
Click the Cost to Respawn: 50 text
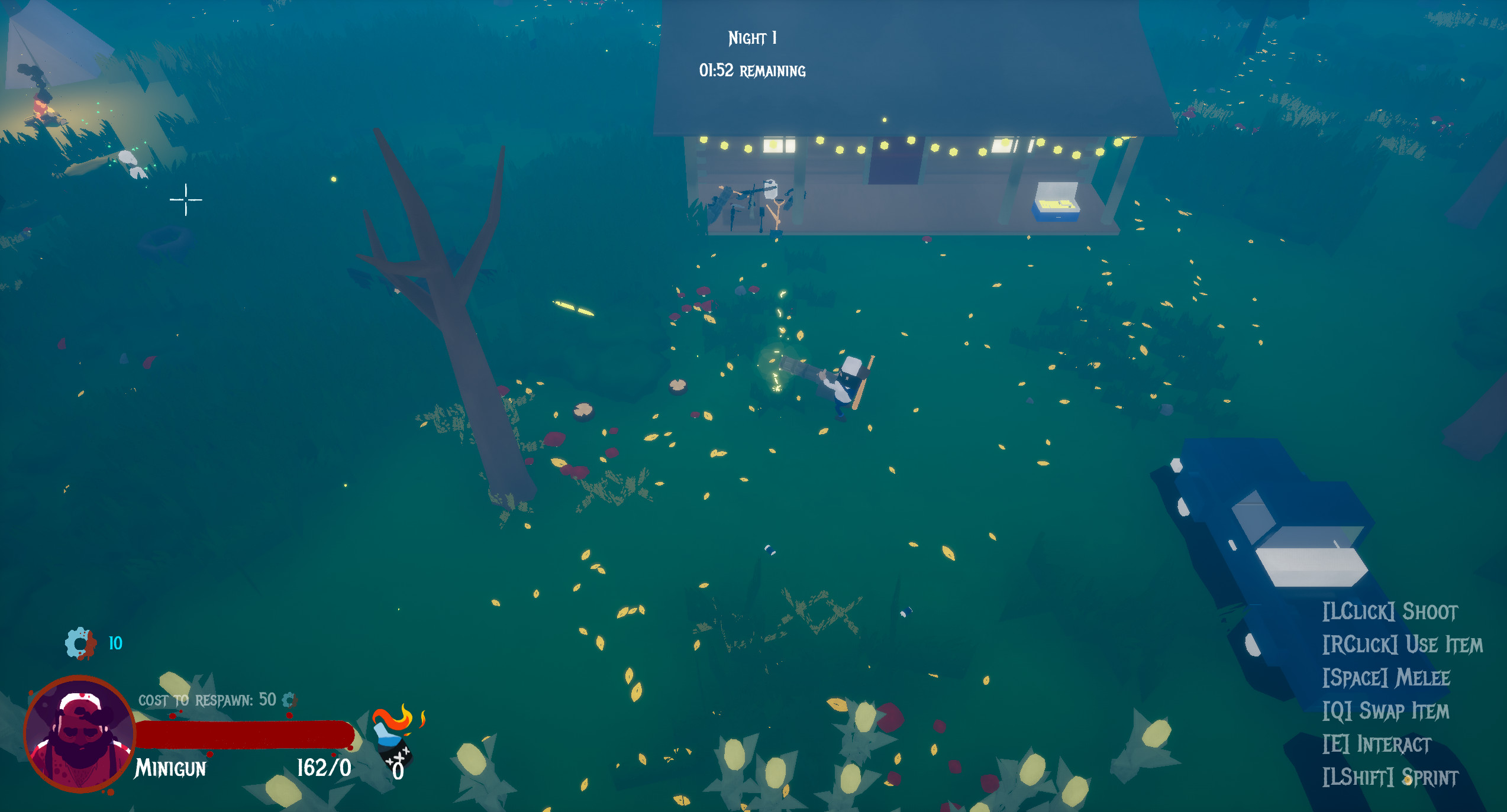(205, 700)
